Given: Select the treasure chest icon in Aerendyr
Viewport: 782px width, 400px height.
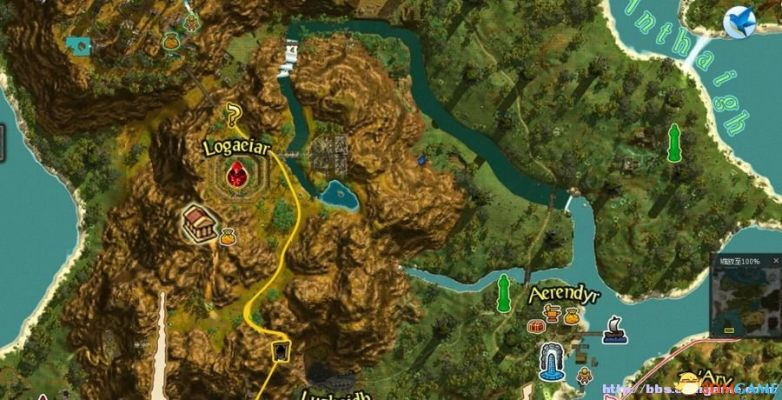Looking at the screenshot, I should (x=537, y=327).
